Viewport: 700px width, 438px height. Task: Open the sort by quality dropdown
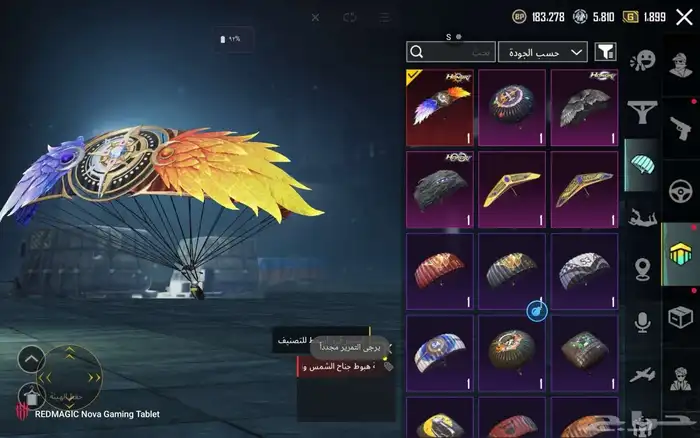pyautogui.click(x=543, y=51)
